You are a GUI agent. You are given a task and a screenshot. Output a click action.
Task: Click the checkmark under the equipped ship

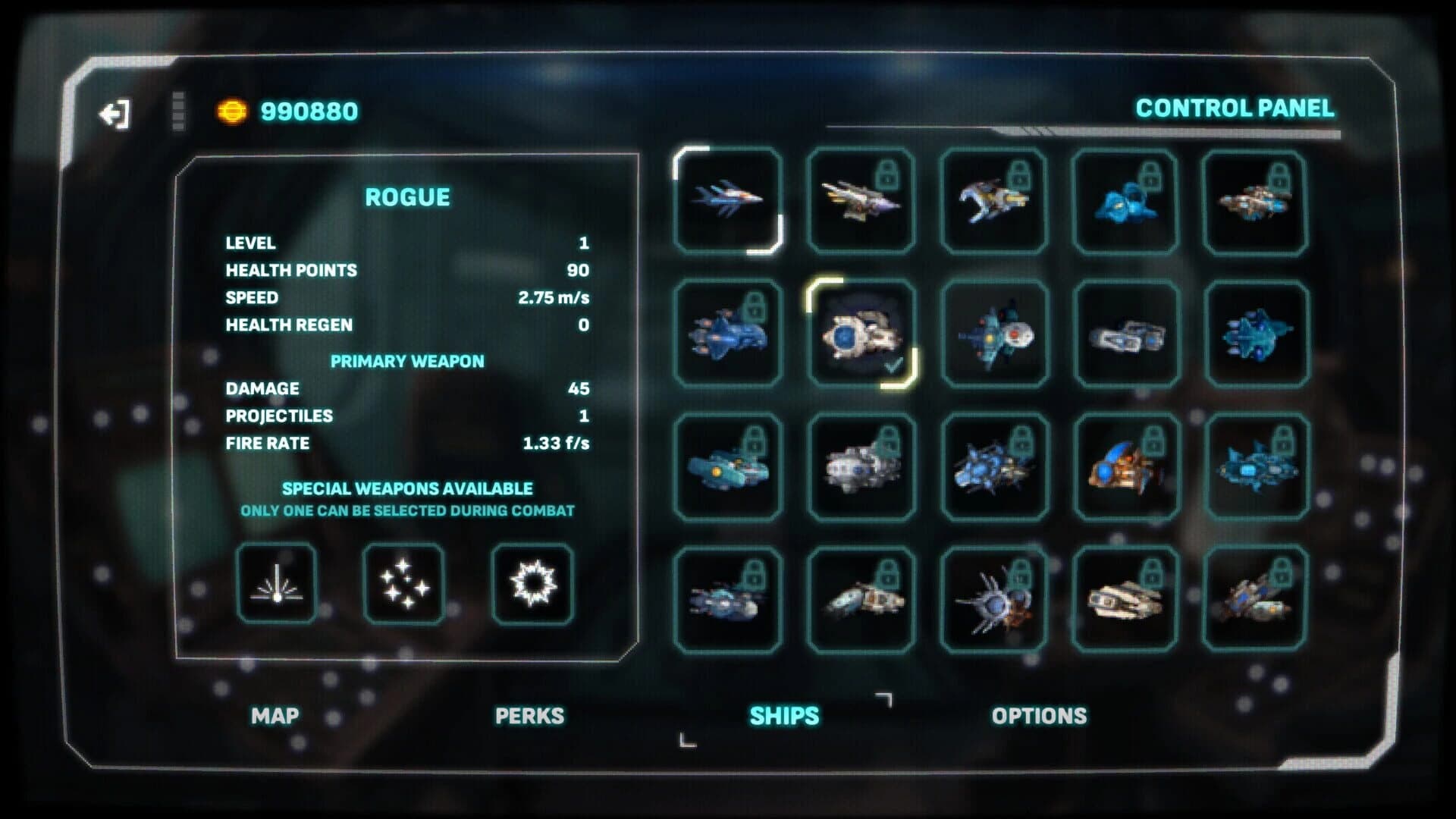click(x=893, y=366)
